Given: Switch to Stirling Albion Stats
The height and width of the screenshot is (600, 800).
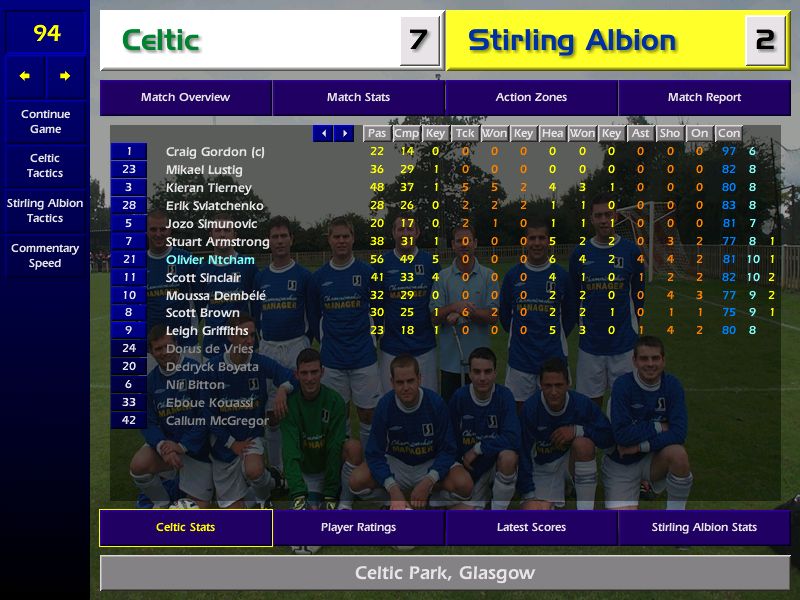Looking at the screenshot, I should point(704,528).
